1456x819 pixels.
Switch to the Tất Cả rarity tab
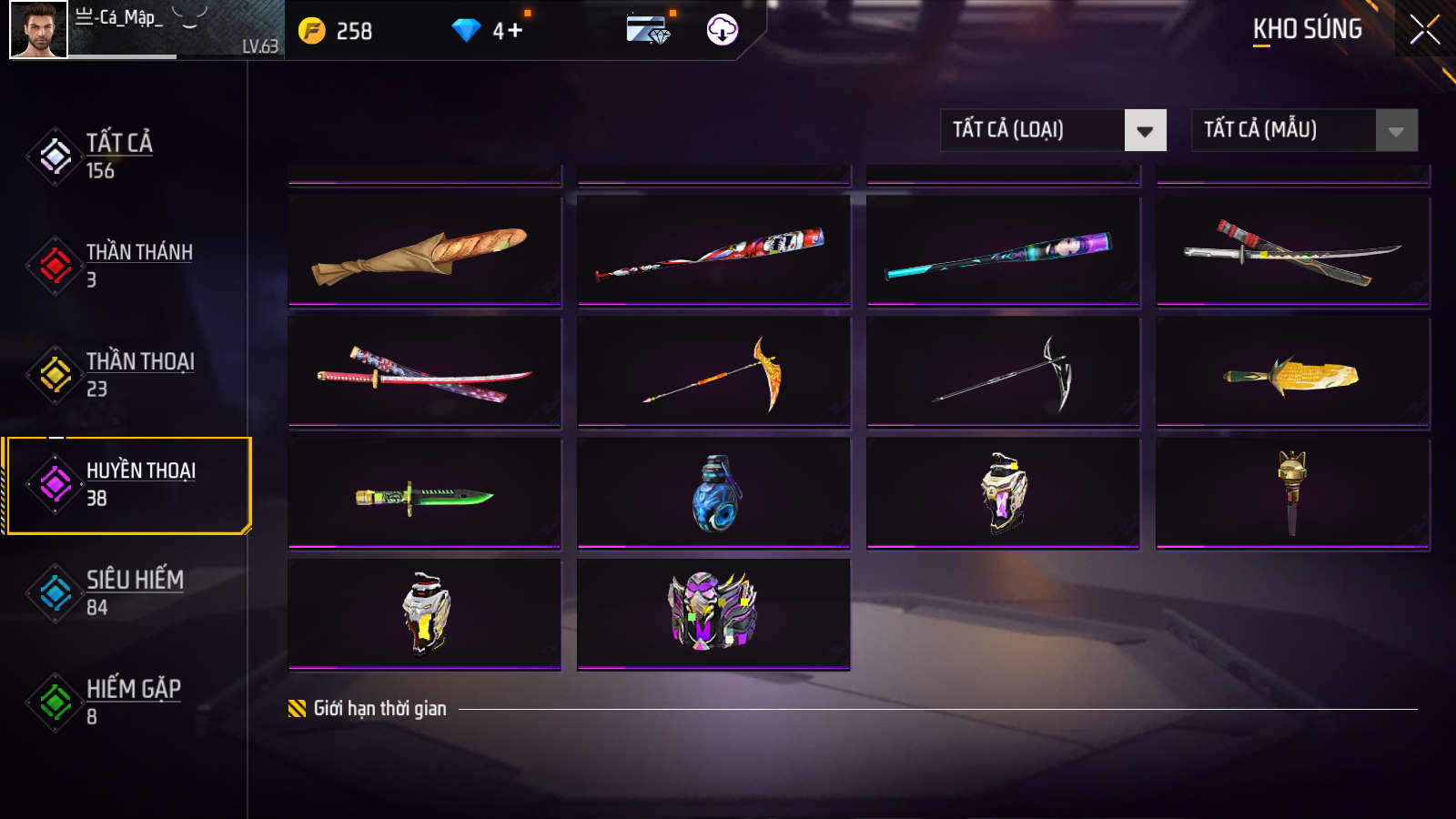coord(118,156)
